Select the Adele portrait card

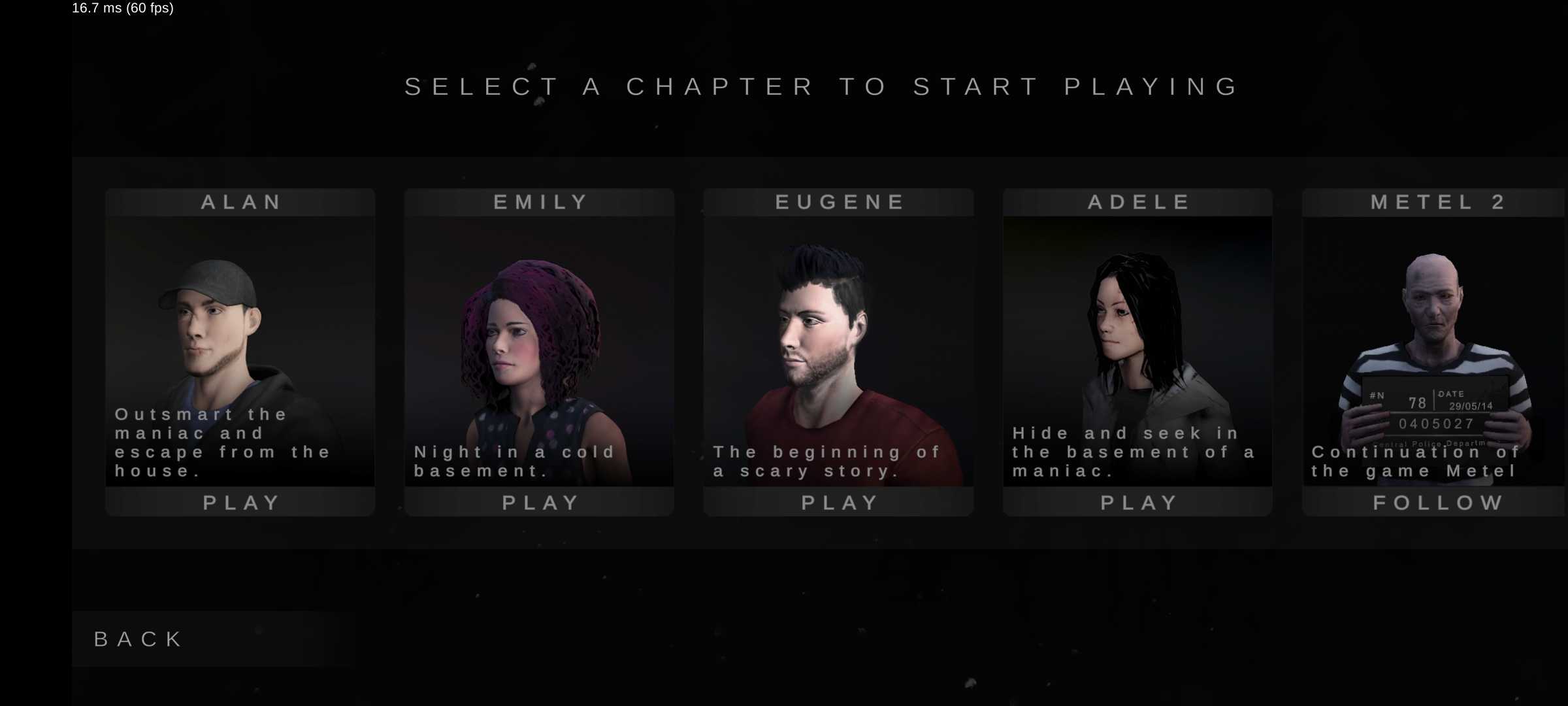pyautogui.click(x=1138, y=340)
